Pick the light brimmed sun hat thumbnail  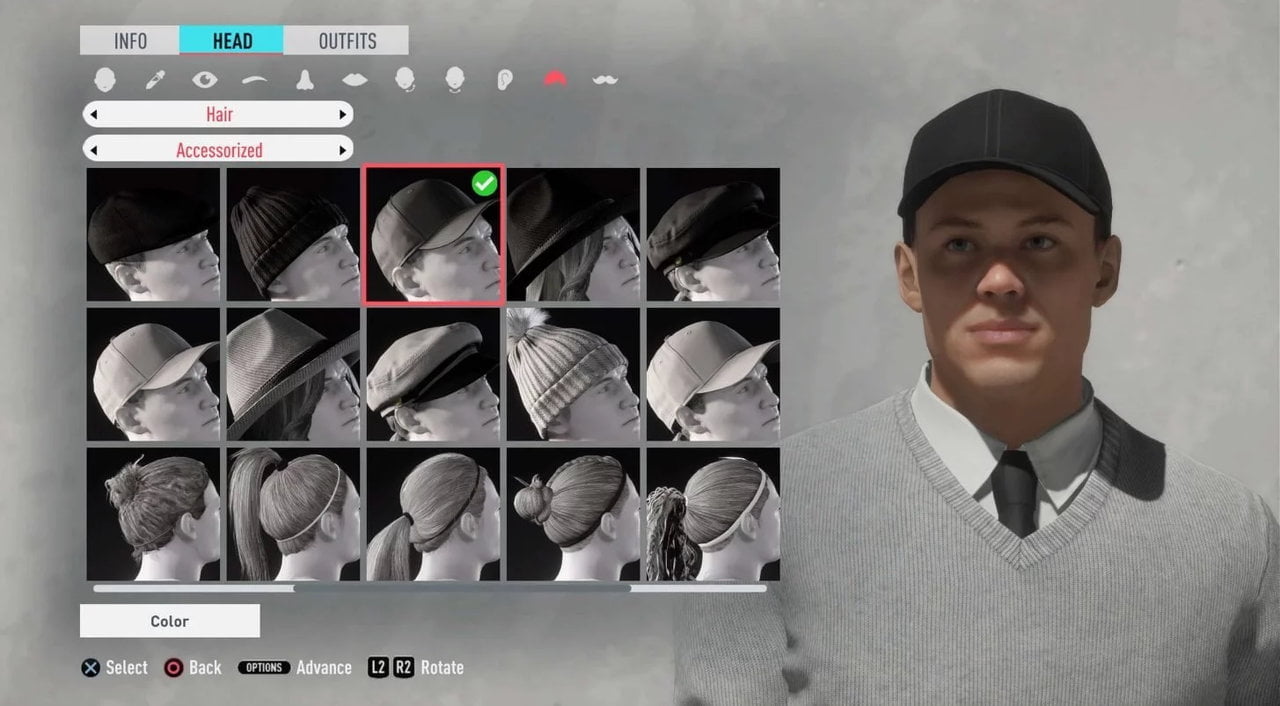tap(293, 375)
